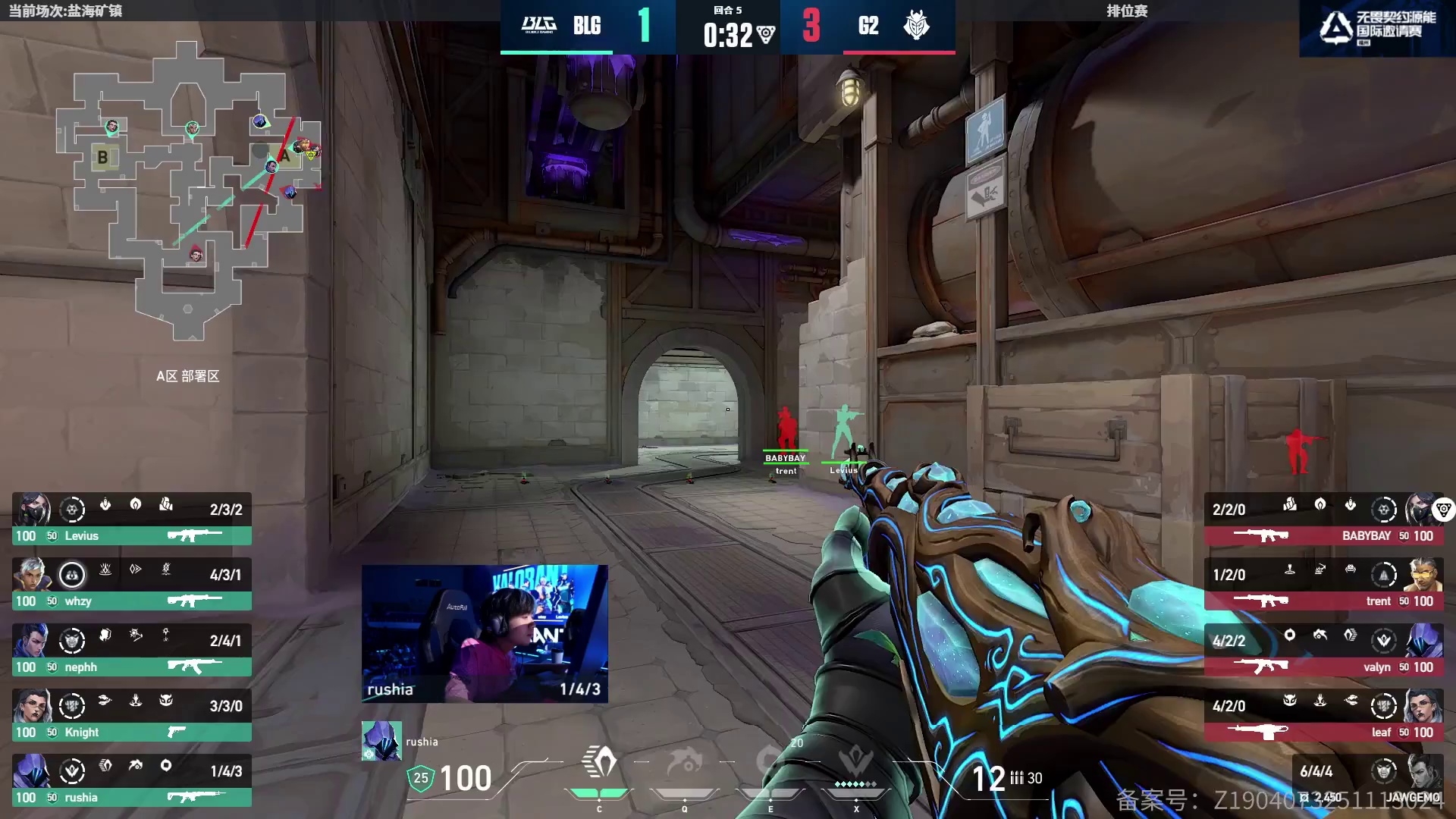This screenshot has height=819, width=1456.
Task: Select BABYBAY's player row
Action: click(1323, 519)
